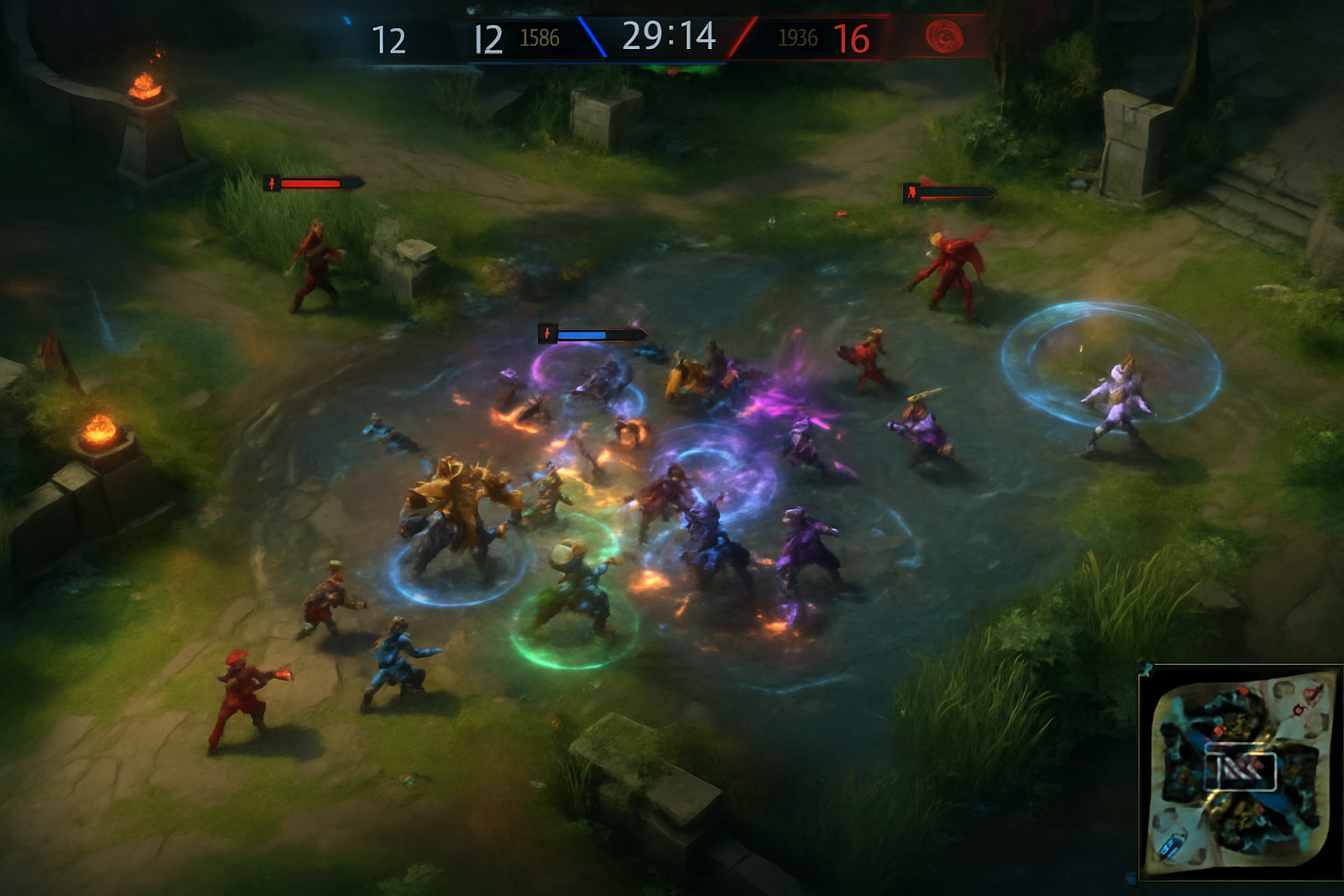Toggle the red enemy health bar on the right
This screenshot has height=896, width=1344.
pos(949,194)
